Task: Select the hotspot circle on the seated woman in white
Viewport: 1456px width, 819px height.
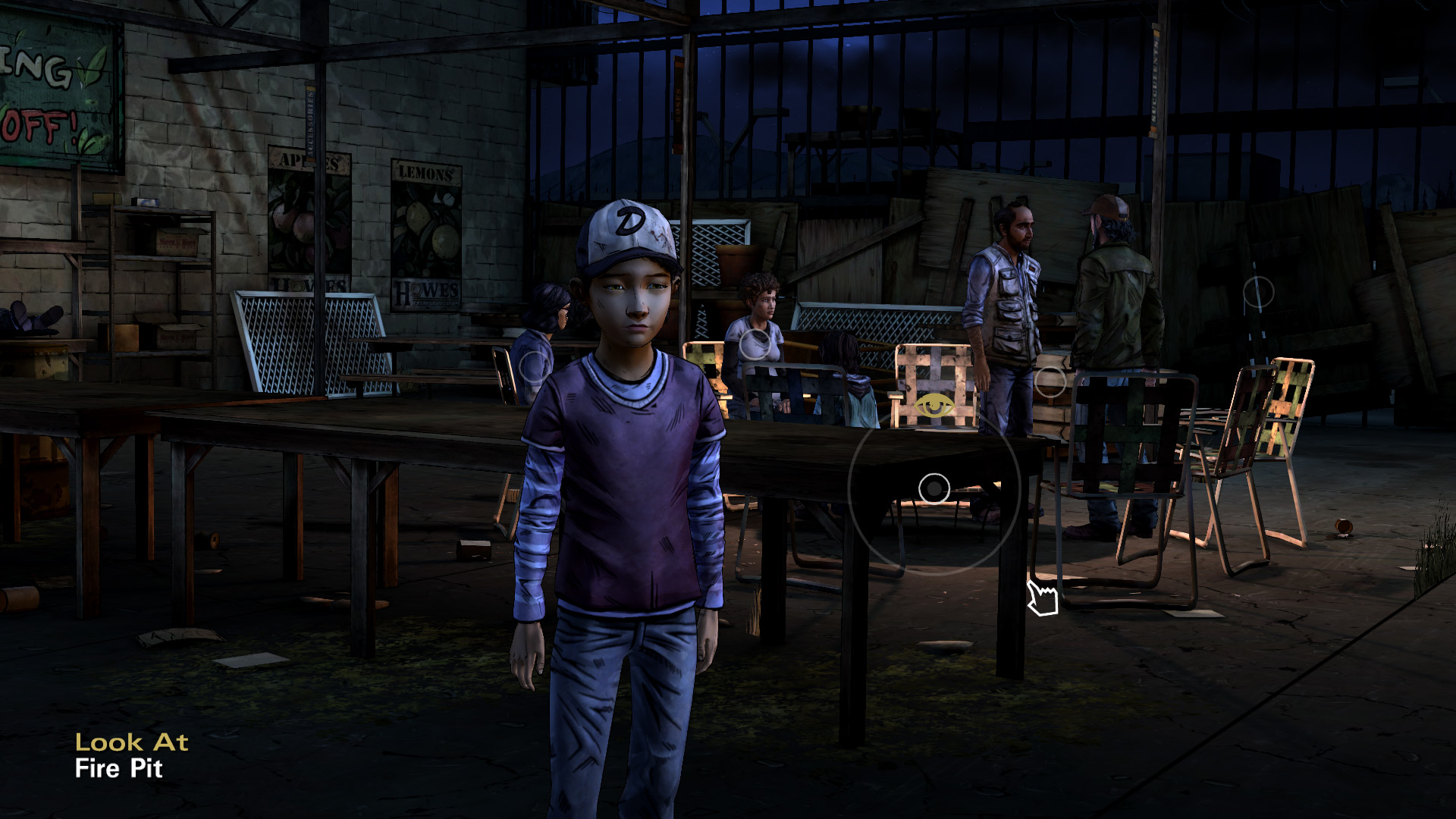Action: [754, 344]
